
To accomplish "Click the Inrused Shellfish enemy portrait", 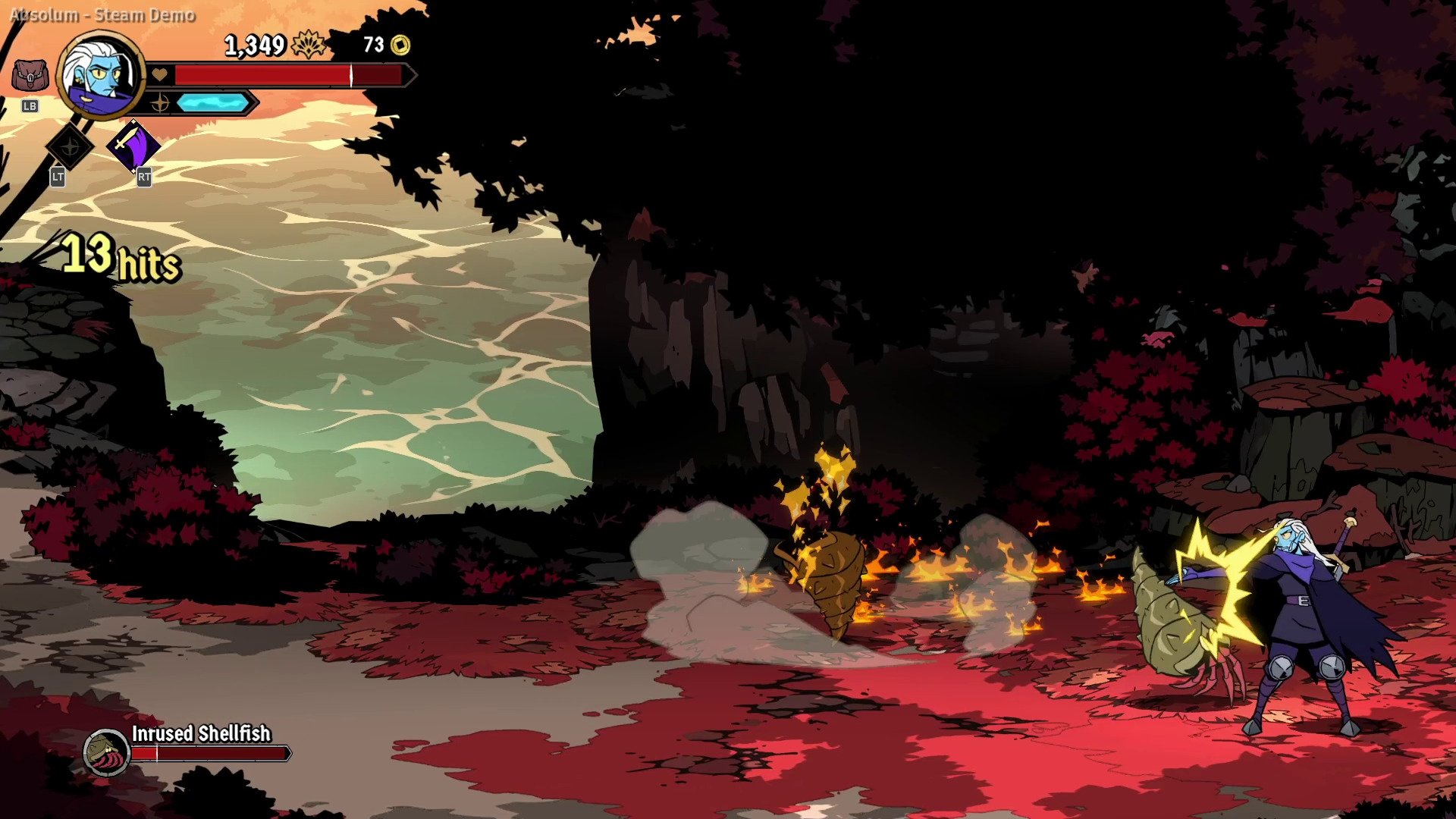I will point(106,752).
